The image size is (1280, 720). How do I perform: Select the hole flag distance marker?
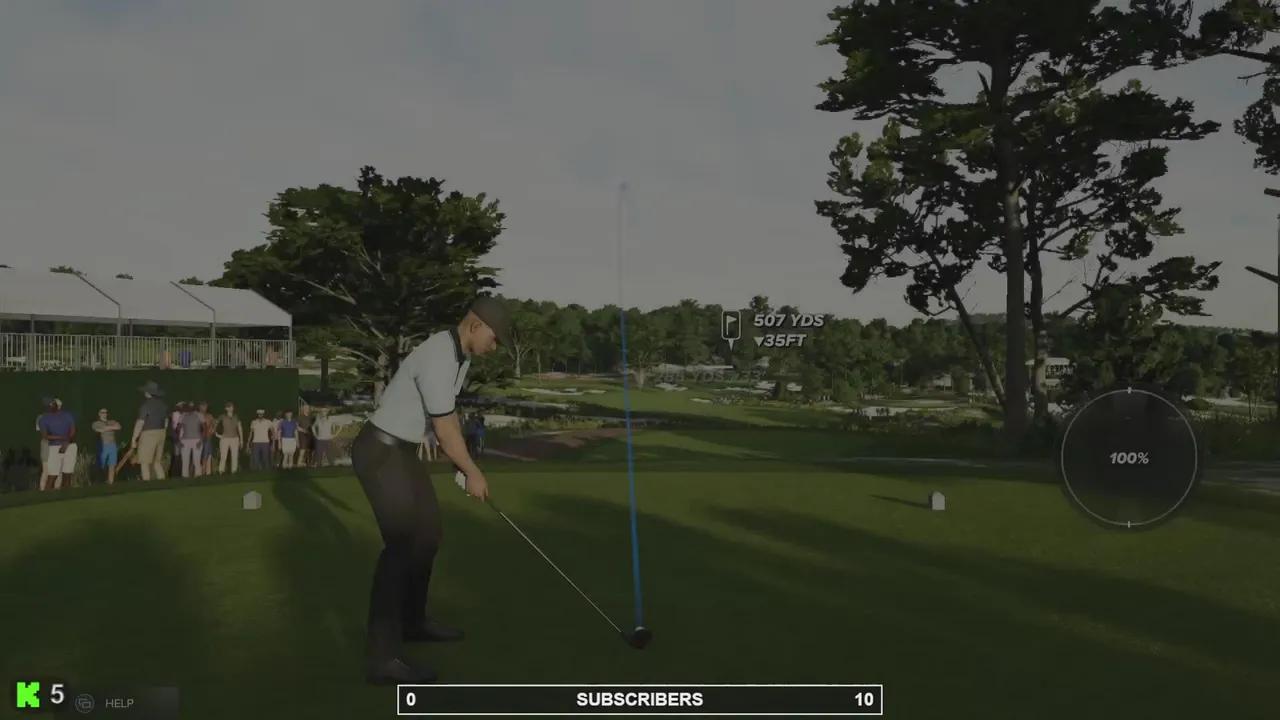click(x=731, y=327)
